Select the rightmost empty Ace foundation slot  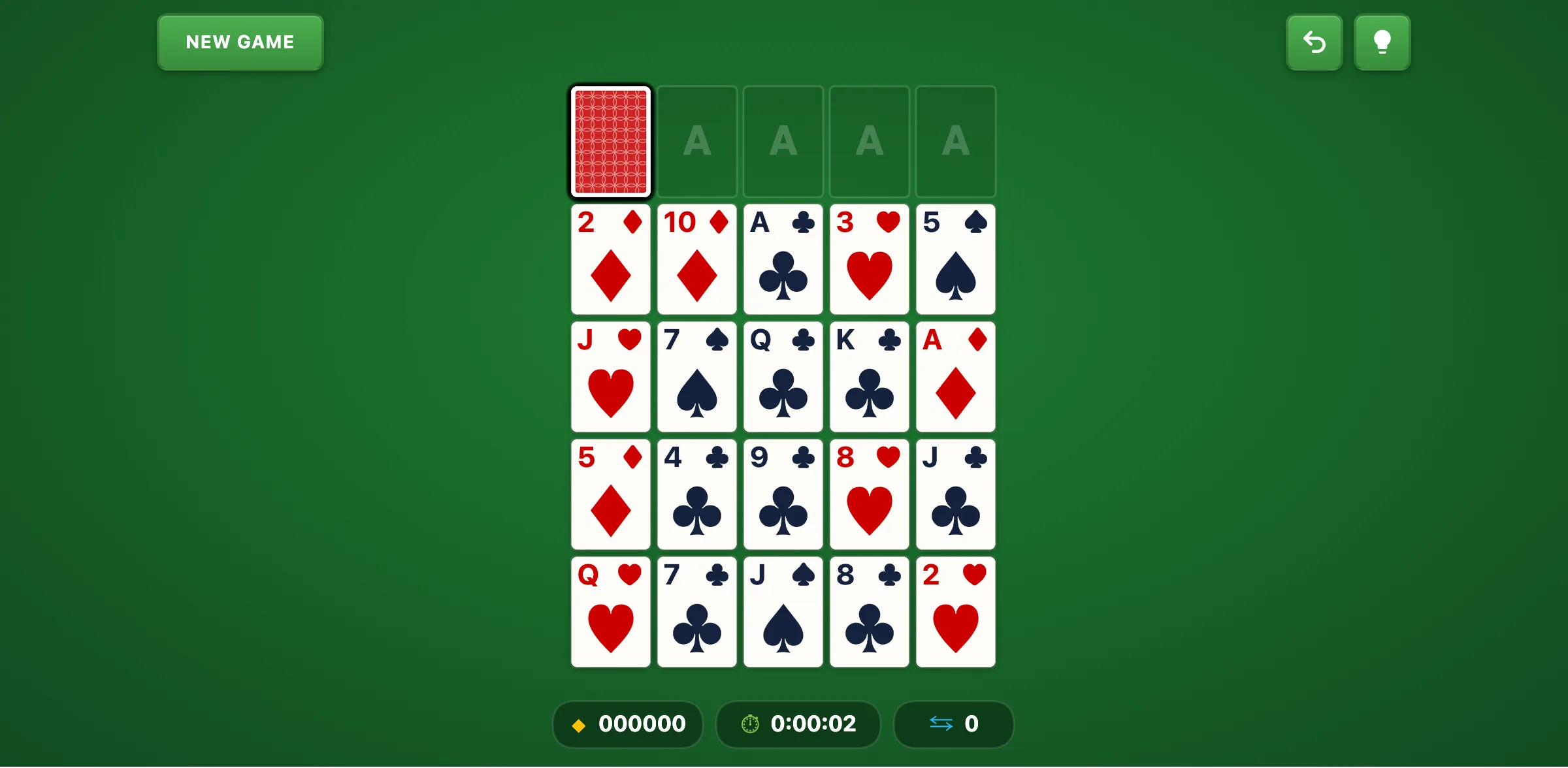[955, 141]
